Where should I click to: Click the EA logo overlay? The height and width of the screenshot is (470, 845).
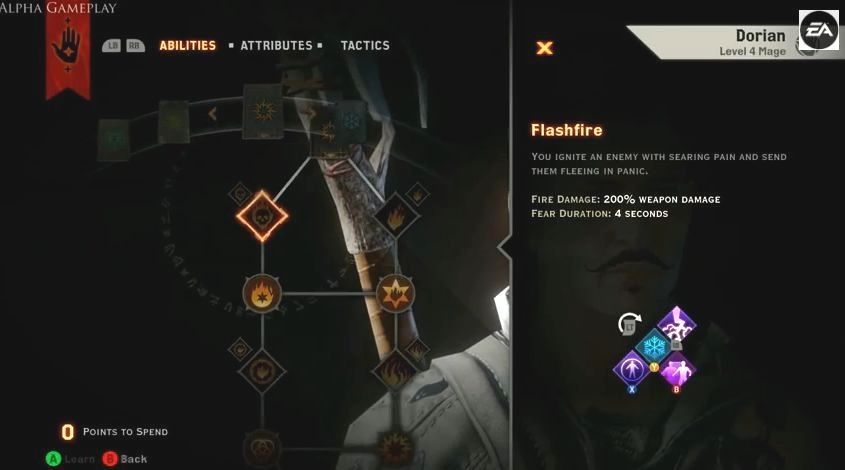click(817, 30)
